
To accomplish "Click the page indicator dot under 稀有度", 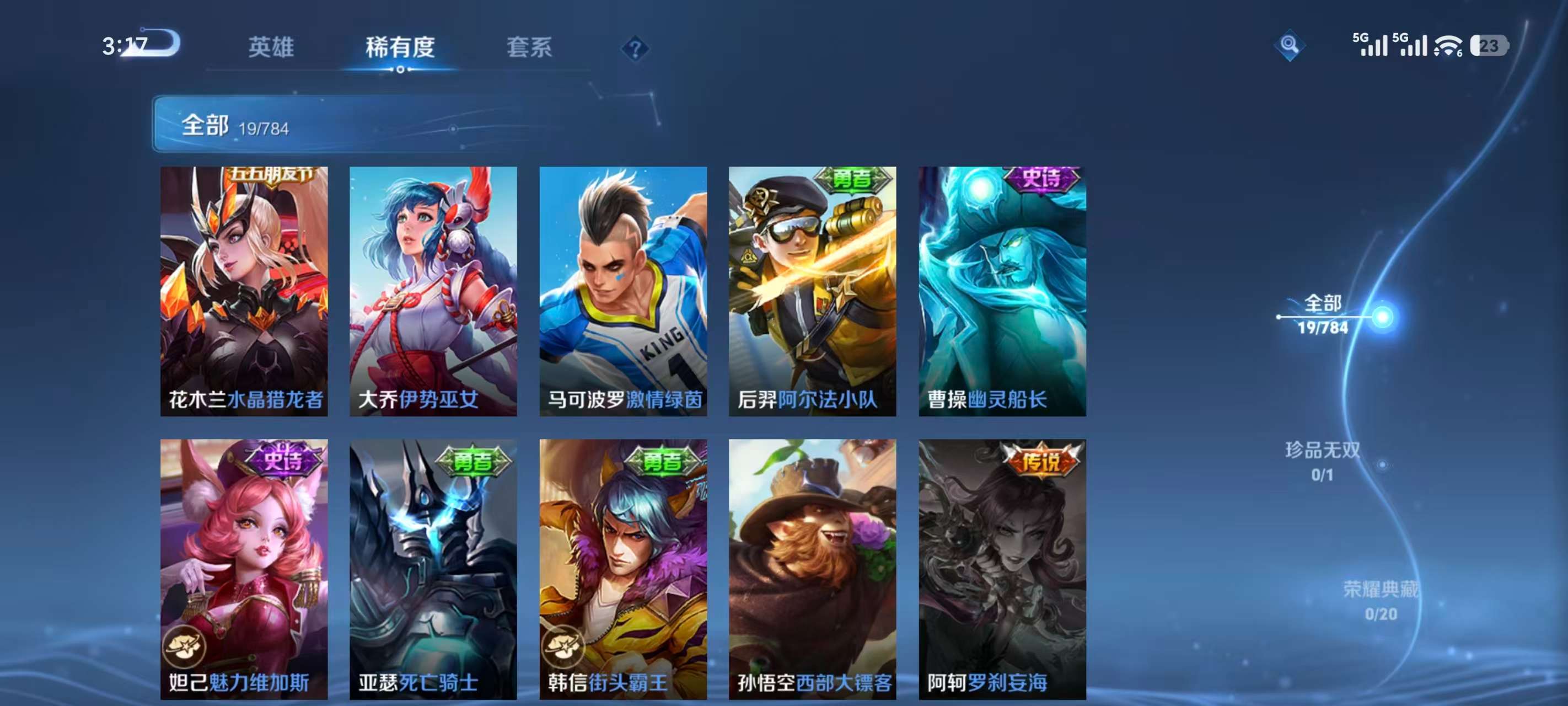I will pos(401,70).
